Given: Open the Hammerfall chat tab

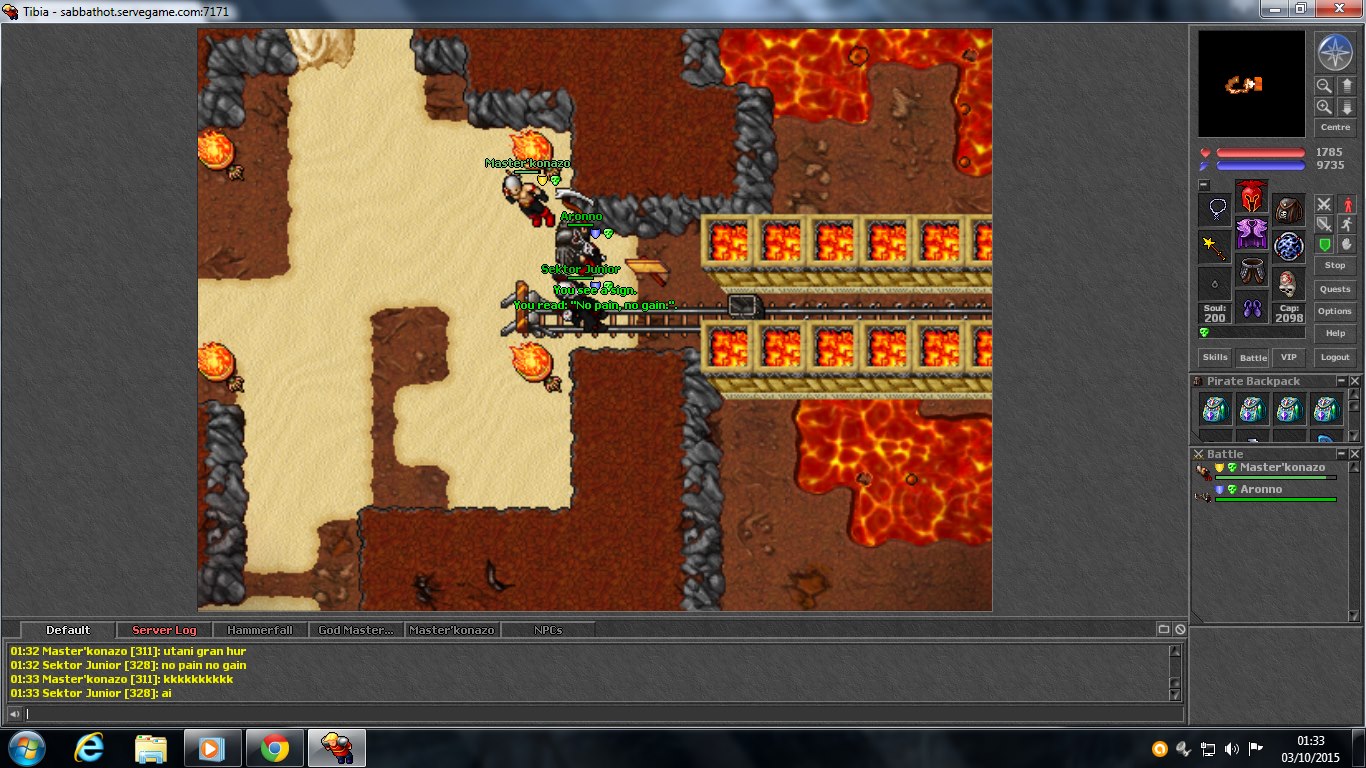Looking at the screenshot, I should [259, 630].
